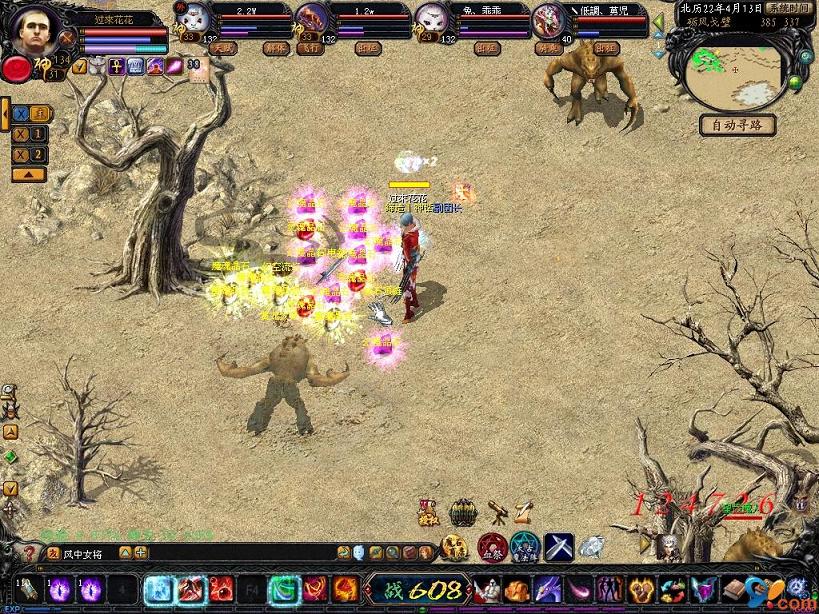This screenshot has width=819, height=614.
Task: Collapse the left panel with up-arrow button
Action: (x=29, y=174)
